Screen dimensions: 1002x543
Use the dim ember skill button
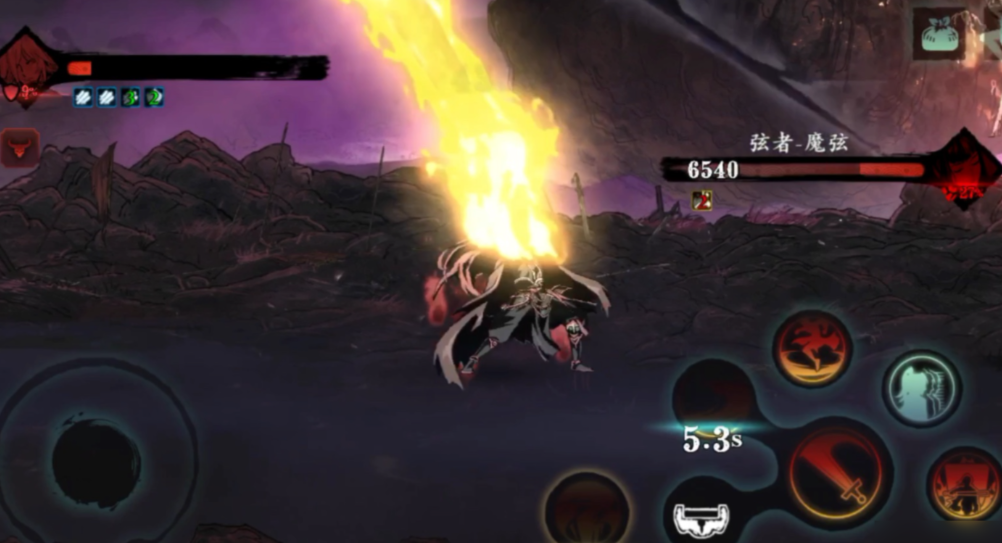tap(587, 507)
